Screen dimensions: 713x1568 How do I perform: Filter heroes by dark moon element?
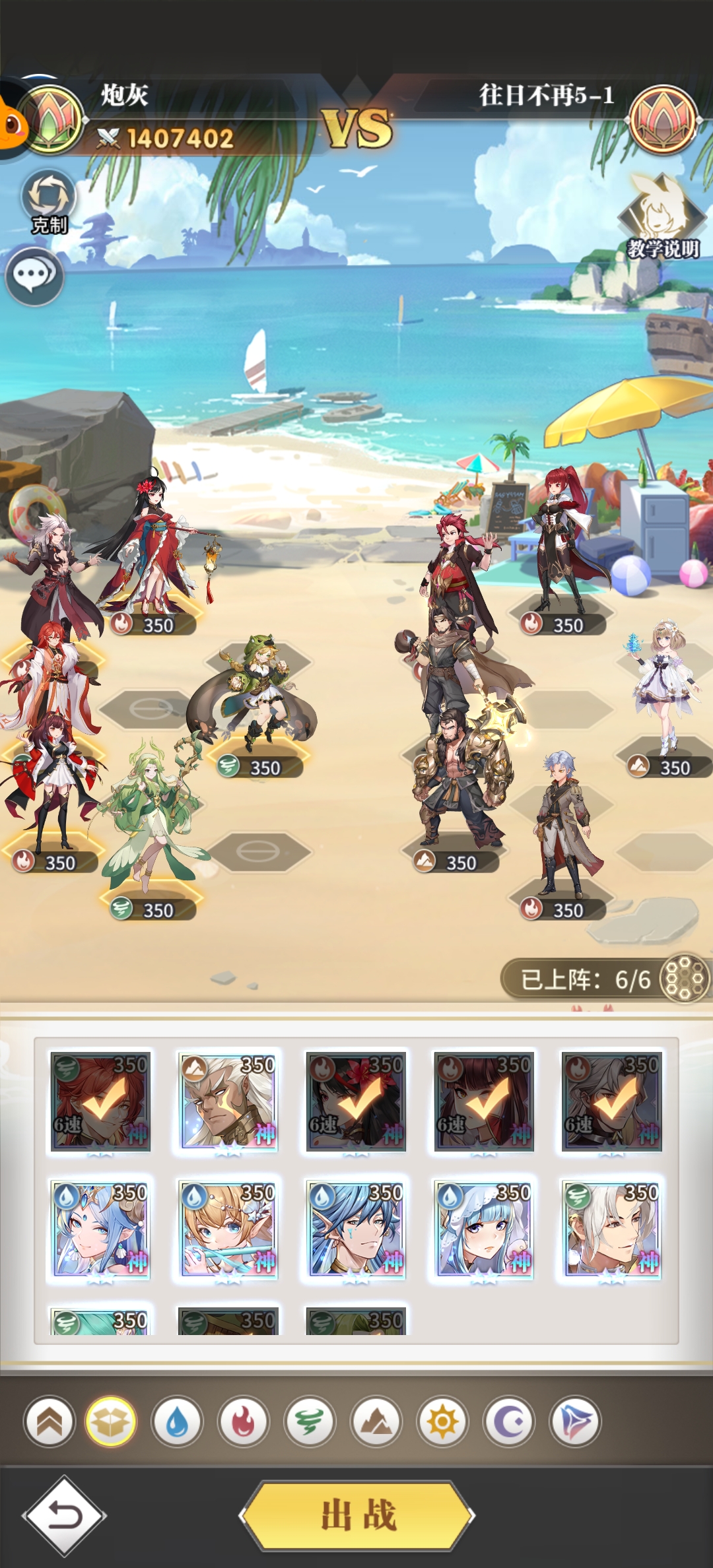(x=509, y=1421)
